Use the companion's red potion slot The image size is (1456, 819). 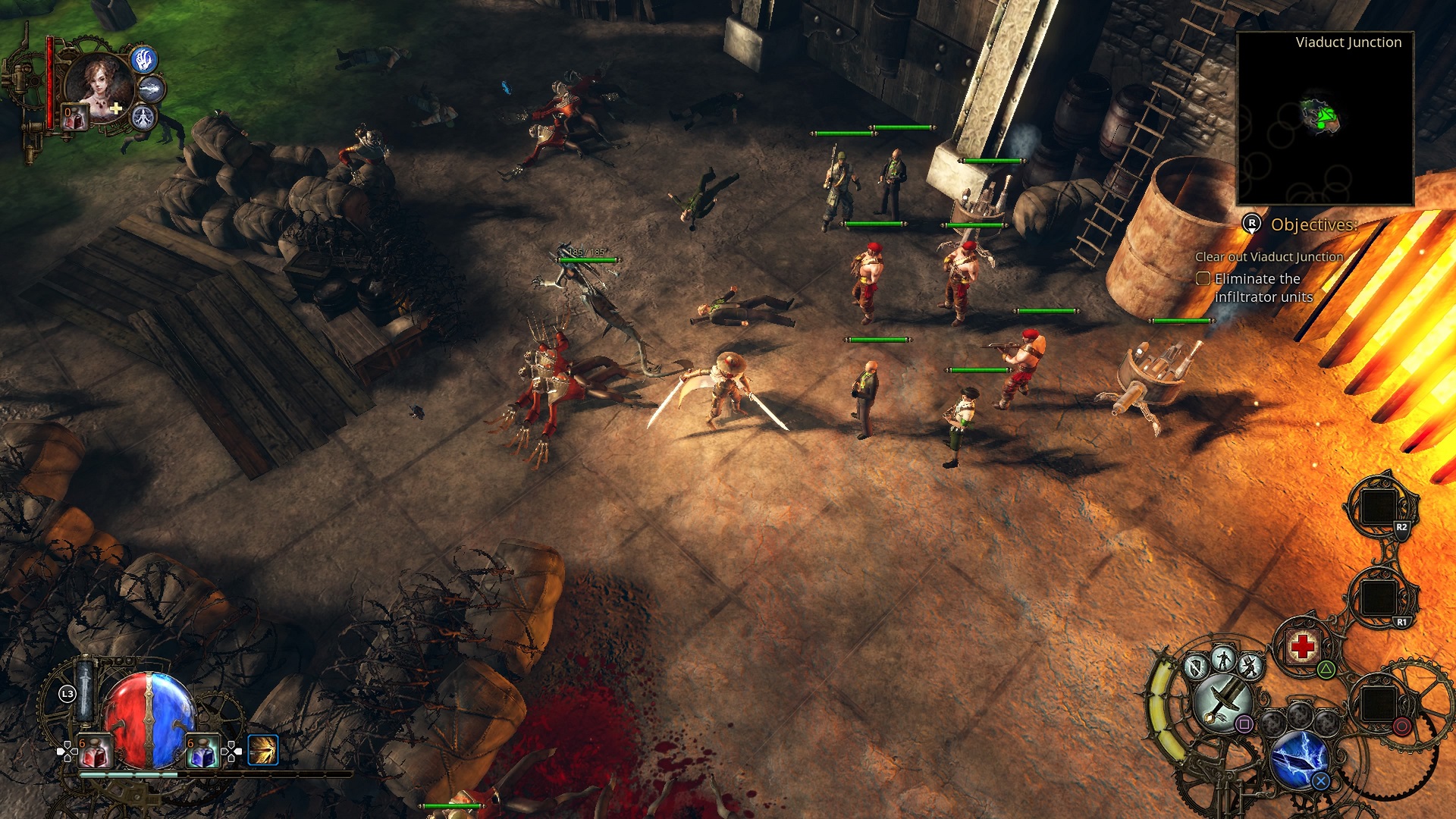coord(74,118)
